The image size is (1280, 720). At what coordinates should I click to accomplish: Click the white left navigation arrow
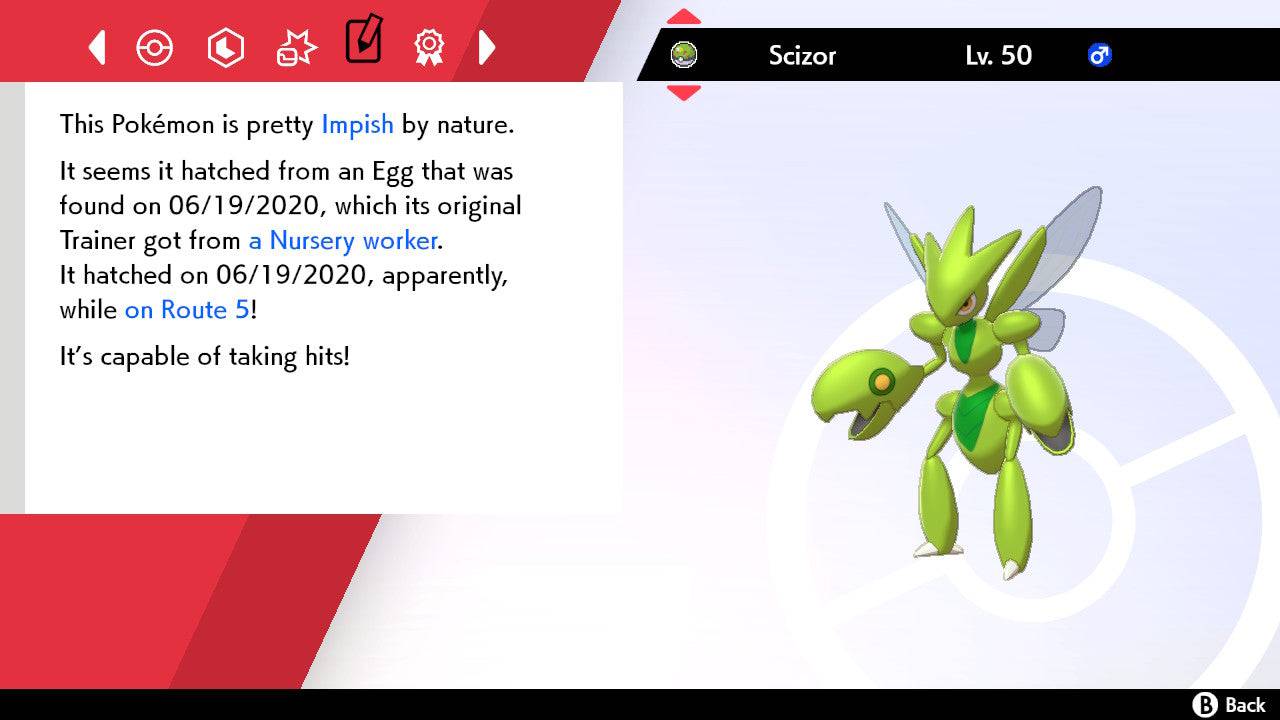tap(95, 46)
